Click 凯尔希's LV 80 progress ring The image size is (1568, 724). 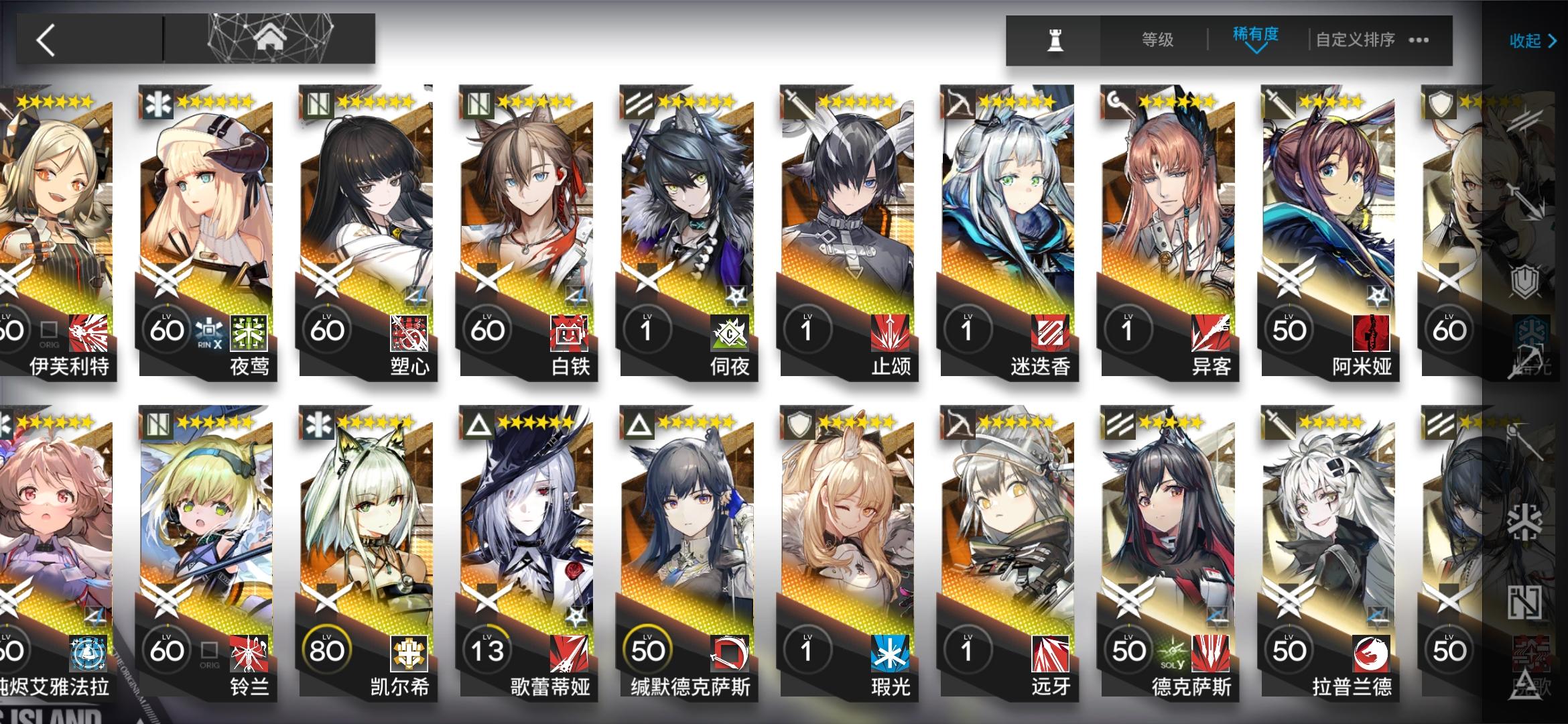(328, 648)
